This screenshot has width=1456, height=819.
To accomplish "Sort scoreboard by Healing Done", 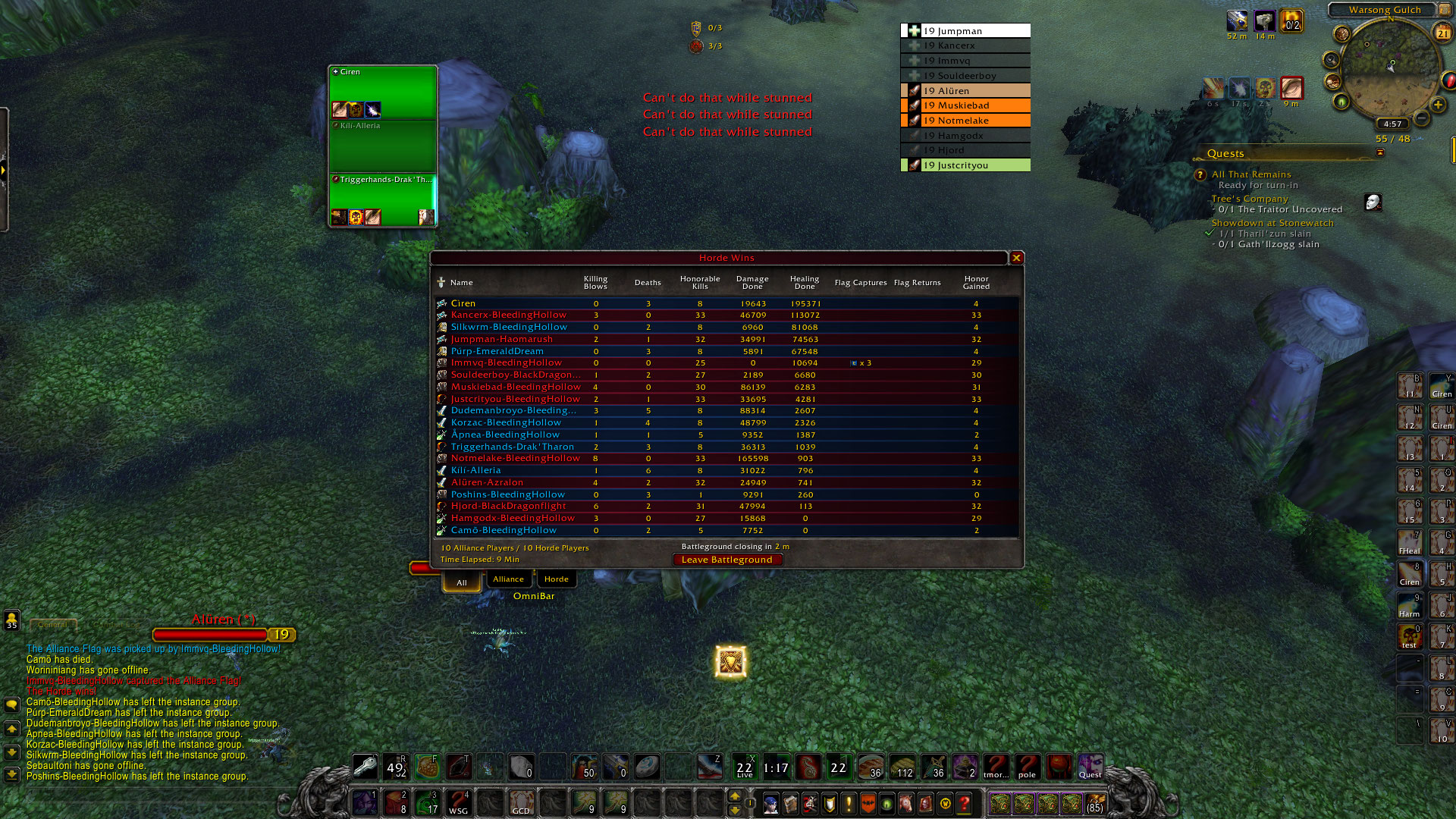I will 805,283.
